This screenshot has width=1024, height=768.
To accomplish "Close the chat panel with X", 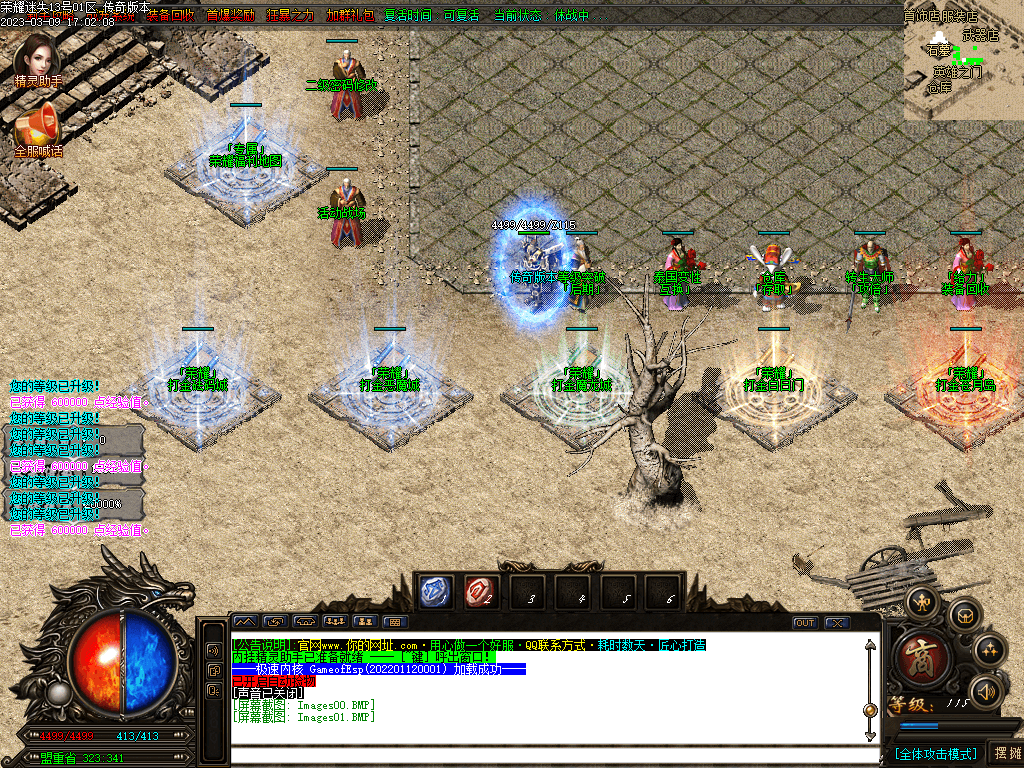I will coord(836,622).
